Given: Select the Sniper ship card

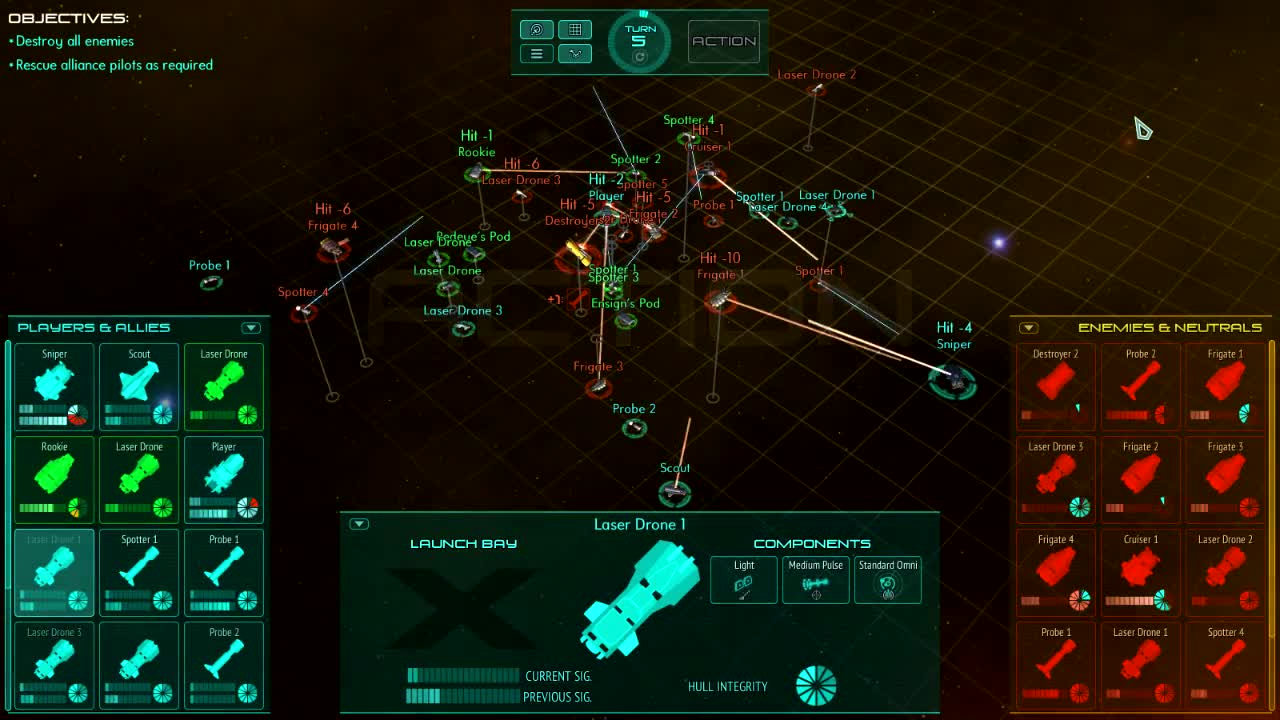Looking at the screenshot, I should [x=54, y=386].
